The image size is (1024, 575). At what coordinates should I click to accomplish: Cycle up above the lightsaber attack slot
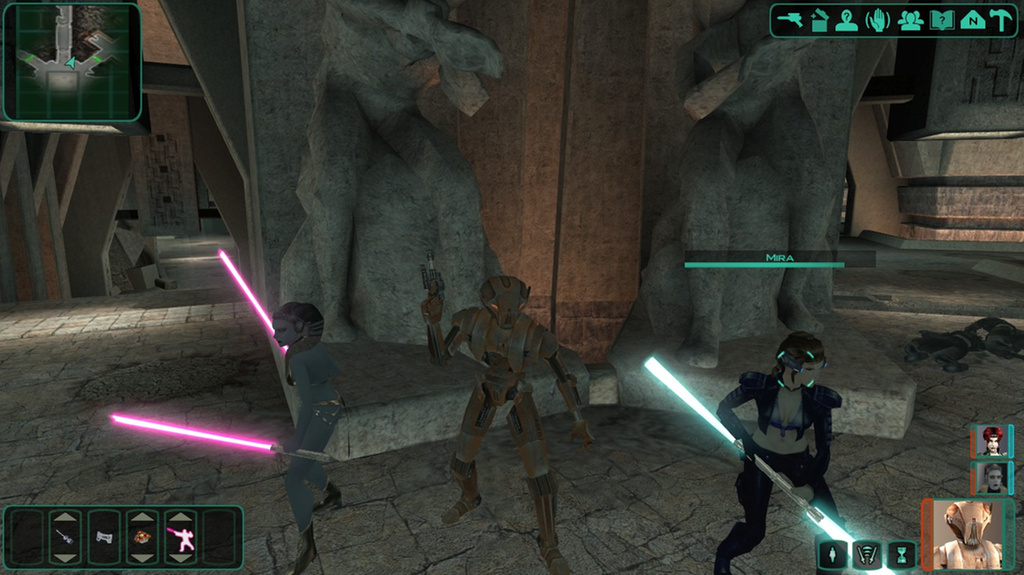pyautogui.click(x=180, y=518)
